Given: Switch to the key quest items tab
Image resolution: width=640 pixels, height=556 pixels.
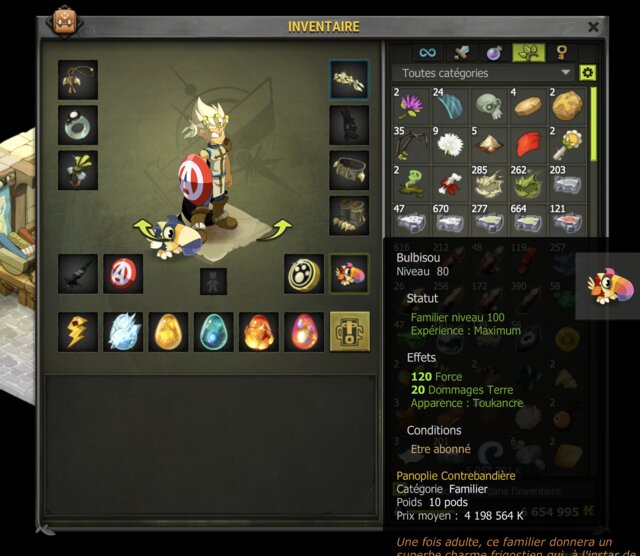Looking at the screenshot, I should [561, 52].
